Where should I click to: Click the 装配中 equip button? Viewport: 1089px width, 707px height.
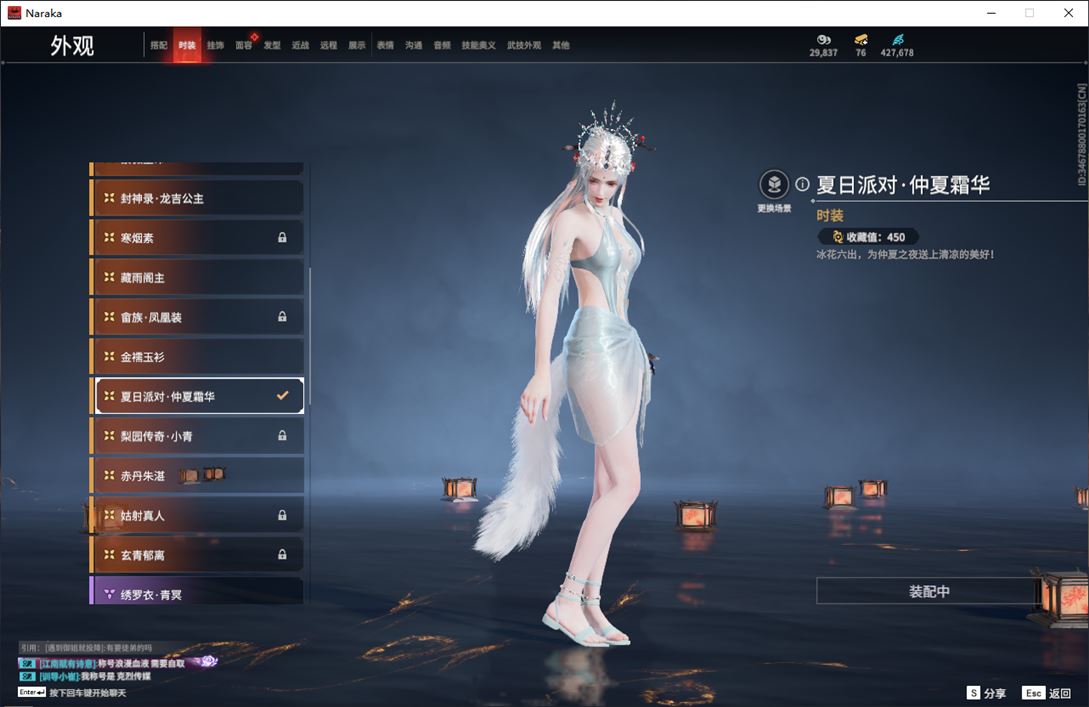[x=929, y=591]
